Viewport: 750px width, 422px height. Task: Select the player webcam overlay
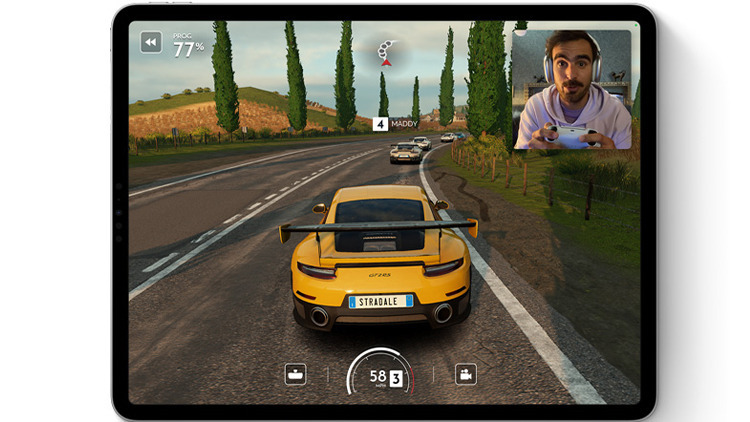[571, 90]
